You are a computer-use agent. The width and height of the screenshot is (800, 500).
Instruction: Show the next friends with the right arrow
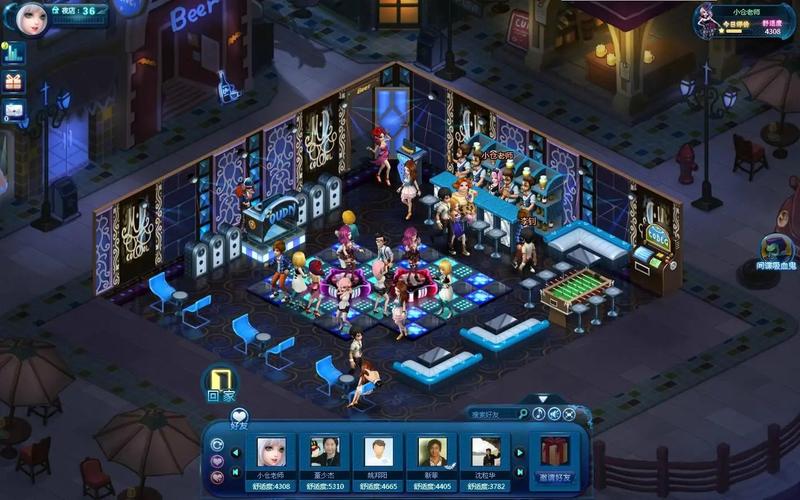(x=519, y=450)
